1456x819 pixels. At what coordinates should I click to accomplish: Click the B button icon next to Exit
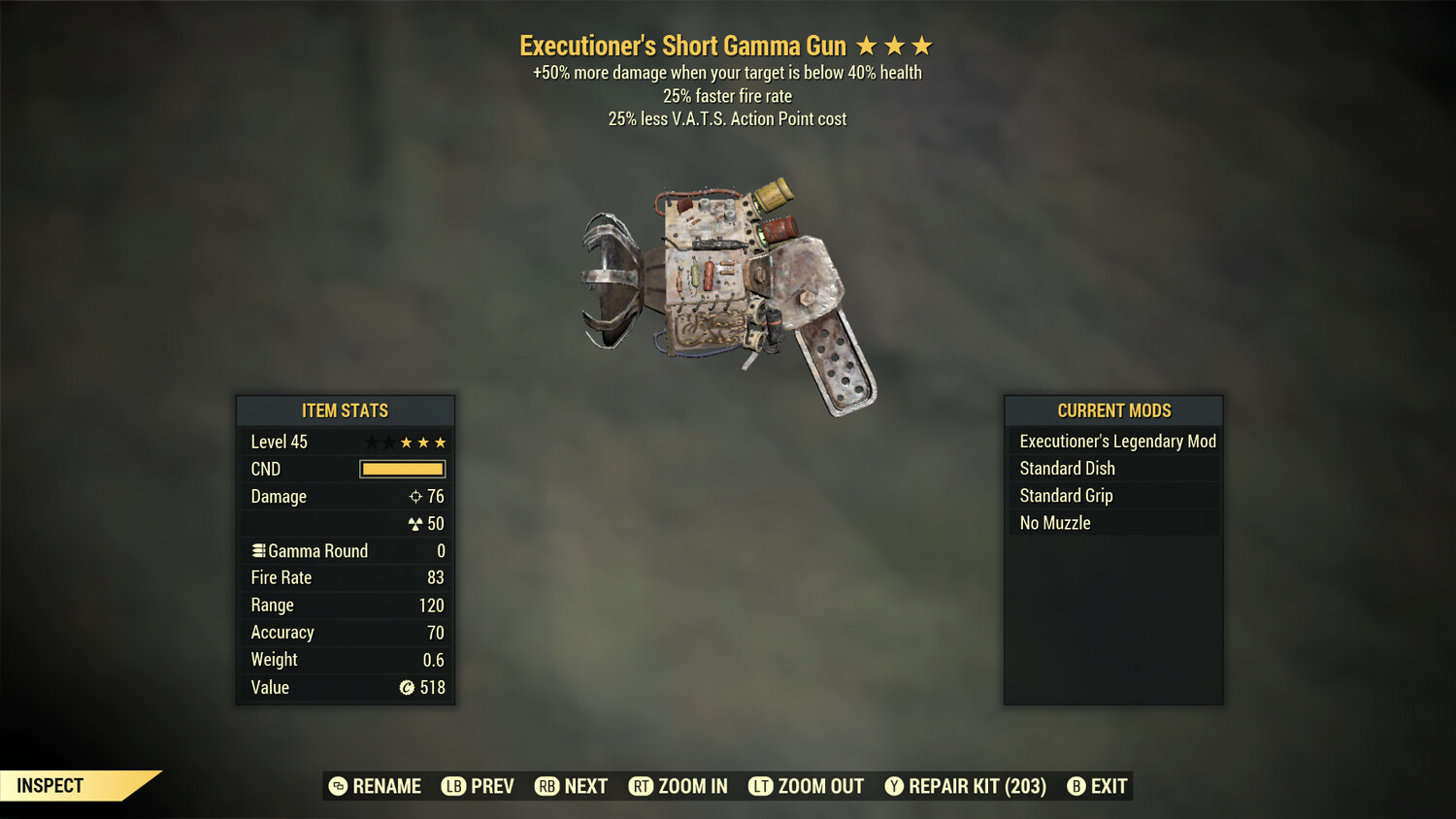[1075, 786]
